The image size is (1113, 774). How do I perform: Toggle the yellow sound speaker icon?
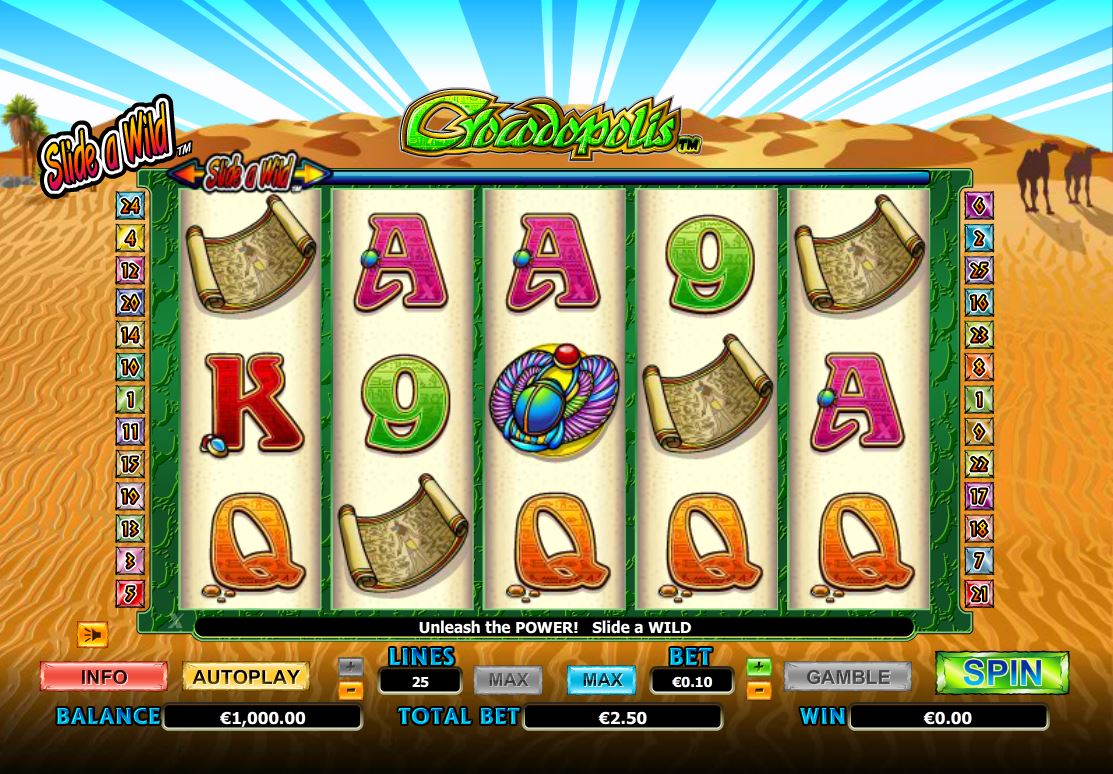[92, 634]
